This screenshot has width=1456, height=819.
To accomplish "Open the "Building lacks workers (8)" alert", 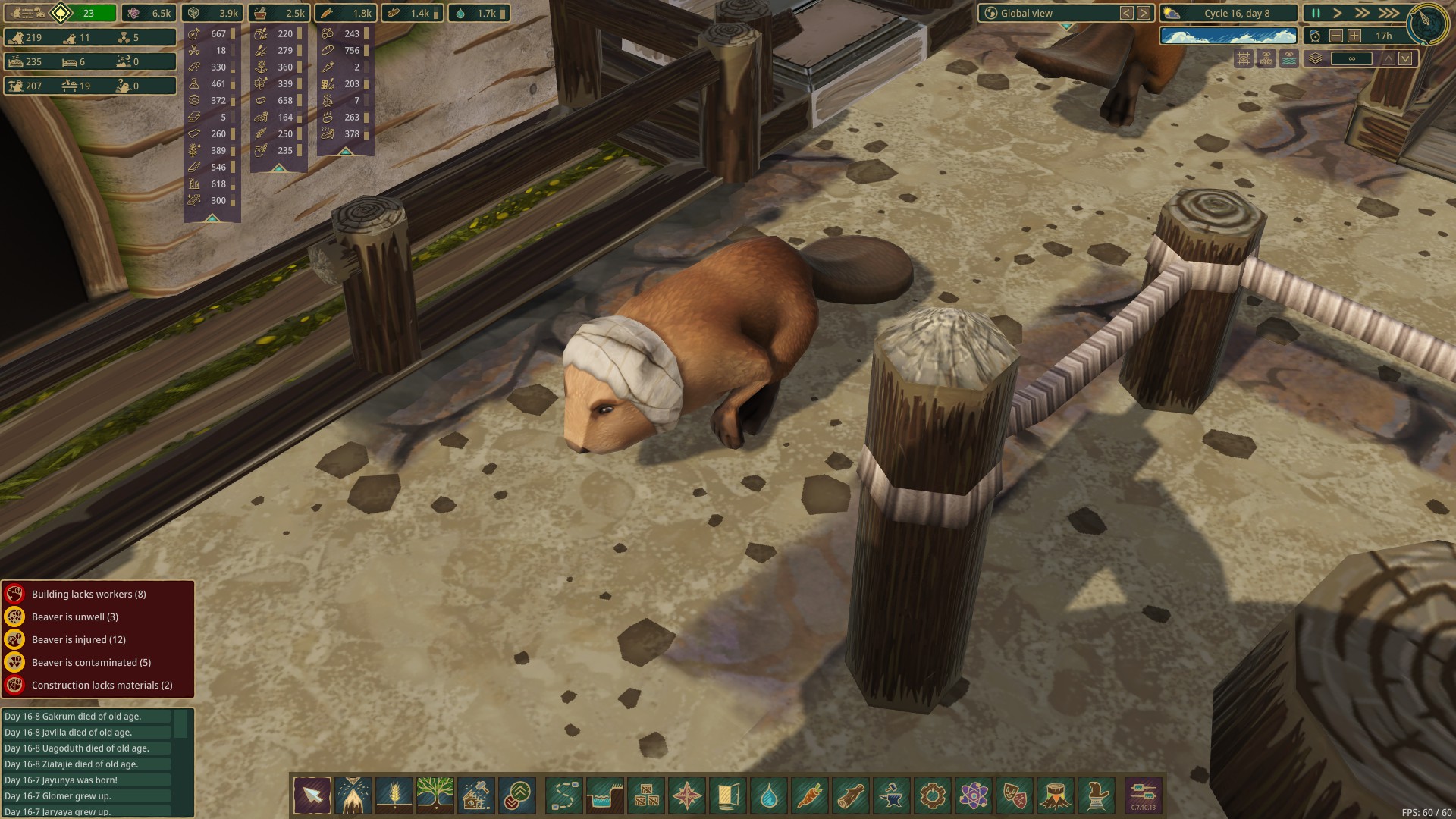I will point(89,594).
